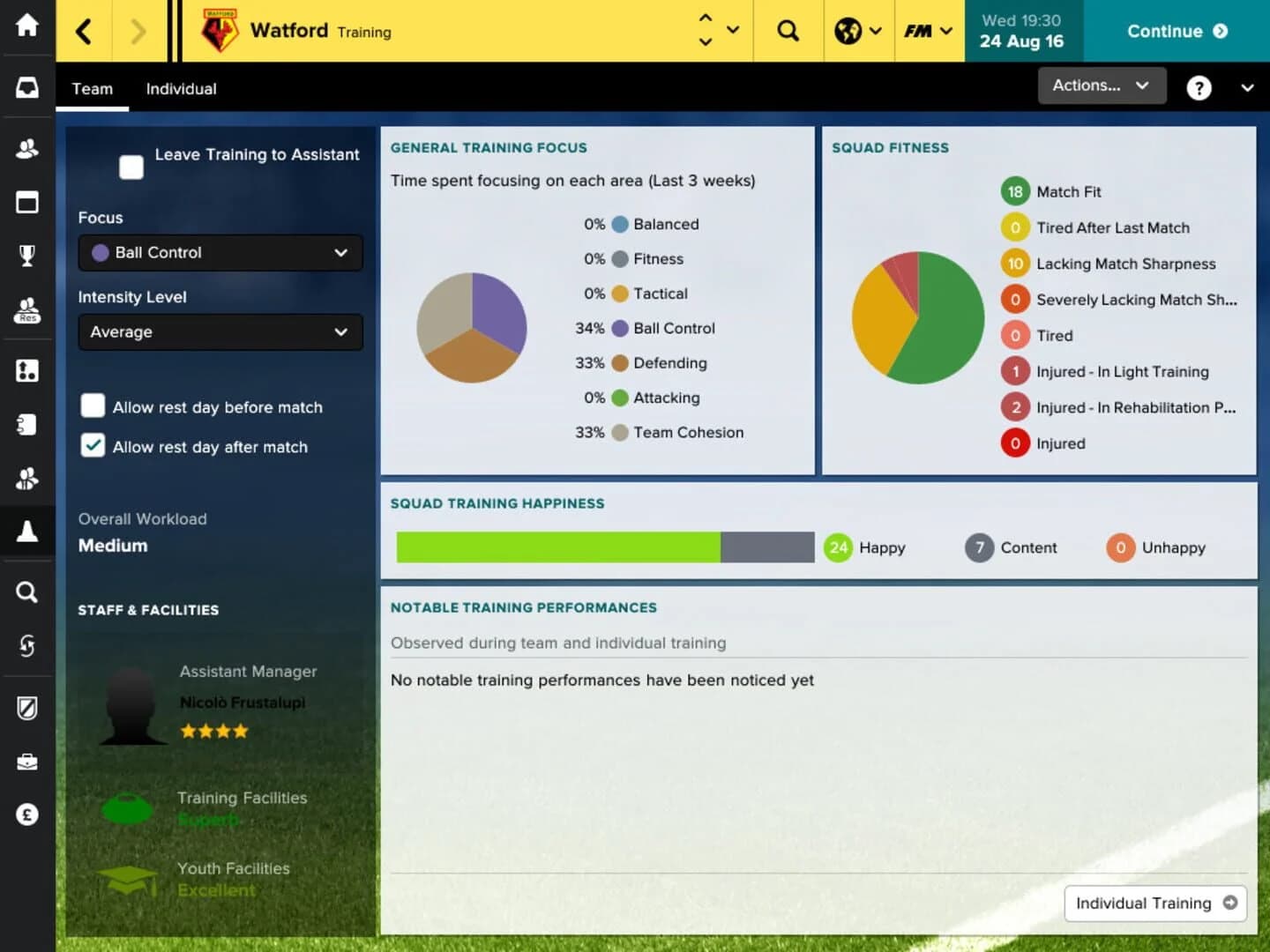The width and height of the screenshot is (1270, 952).
Task: Switch to the Individual tab
Action: tap(181, 88)
